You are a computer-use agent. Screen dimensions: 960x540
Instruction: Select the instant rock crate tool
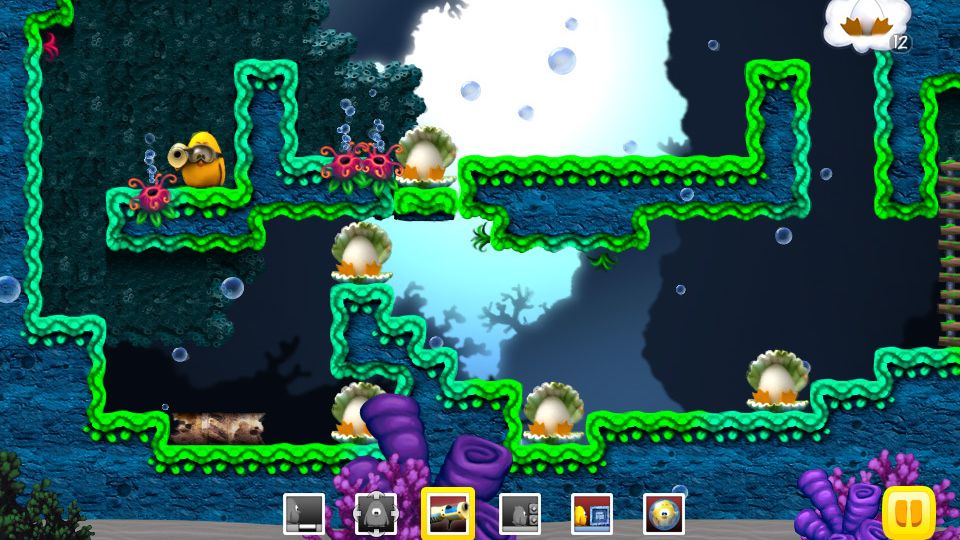(x=592, y=514)
